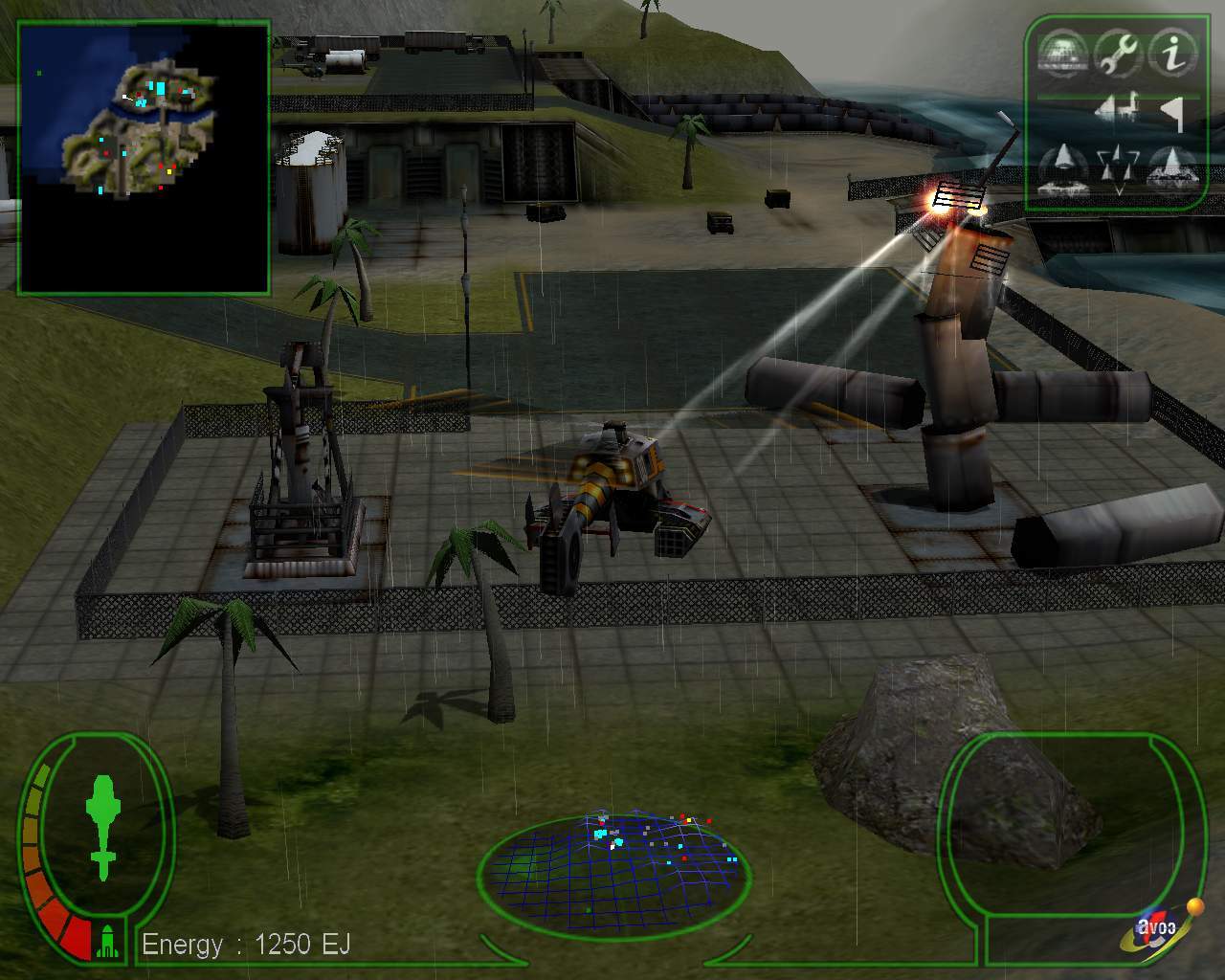
Task: Show the information panel icon
Action: click(1171, 53)
